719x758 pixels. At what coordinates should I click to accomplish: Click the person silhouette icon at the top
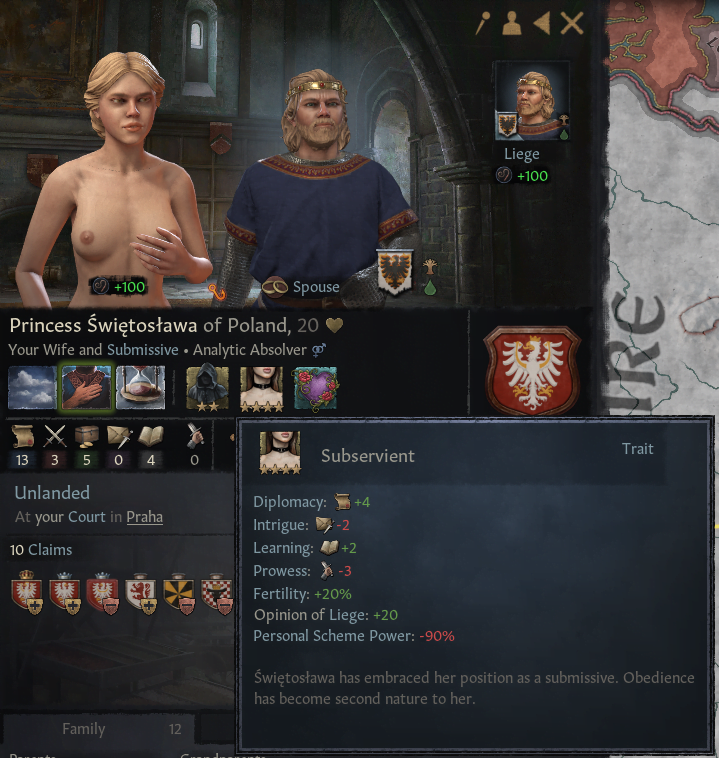click(x=512, y=23)
